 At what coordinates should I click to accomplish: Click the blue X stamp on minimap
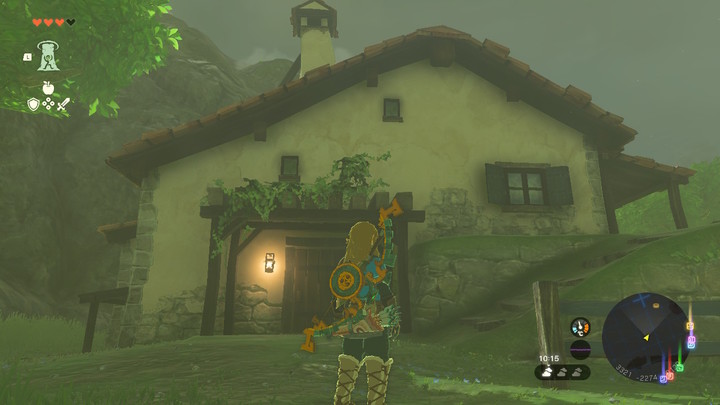click(x=642, y=298)
